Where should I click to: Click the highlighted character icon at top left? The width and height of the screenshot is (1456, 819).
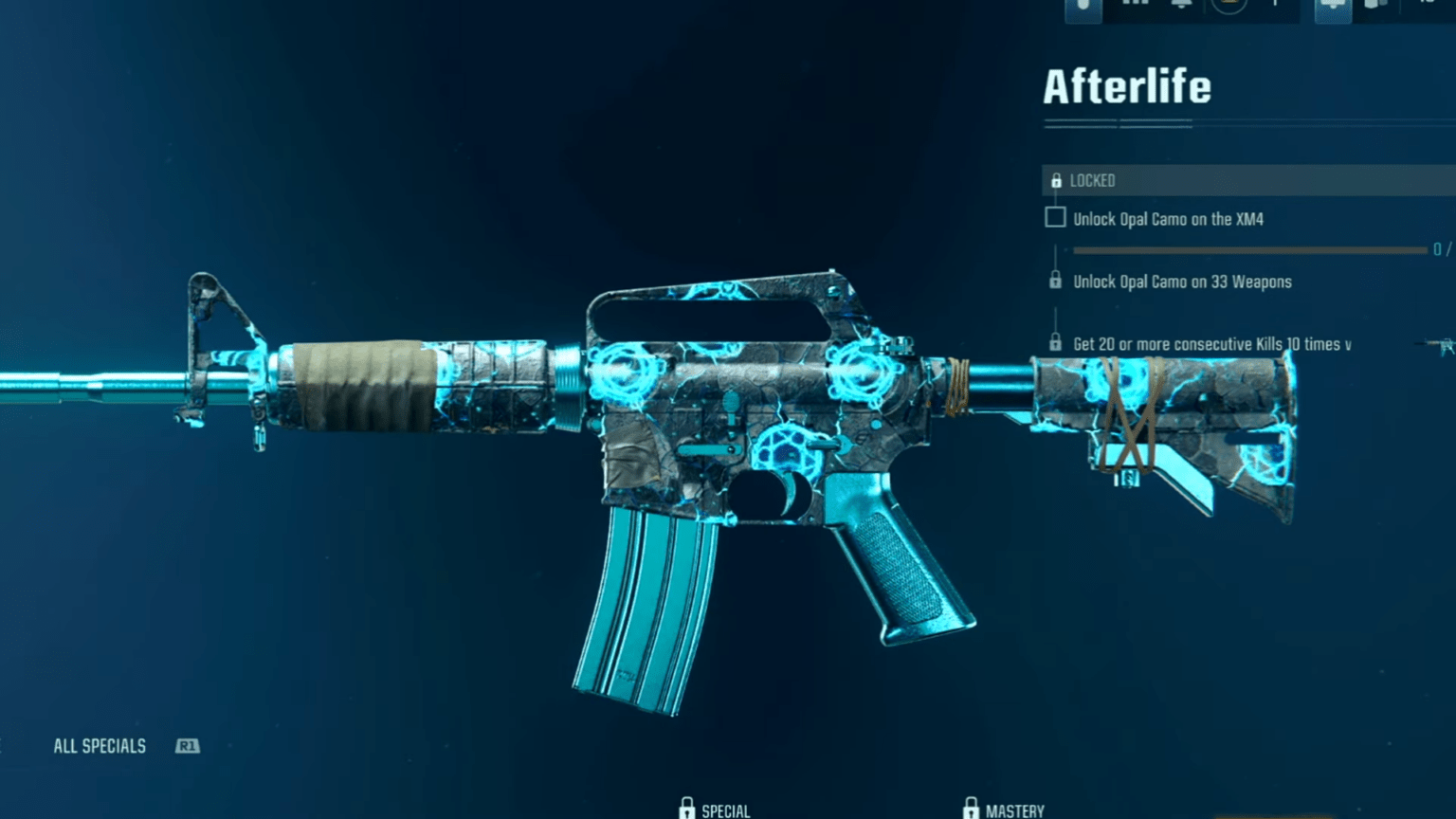[1083, 9]
